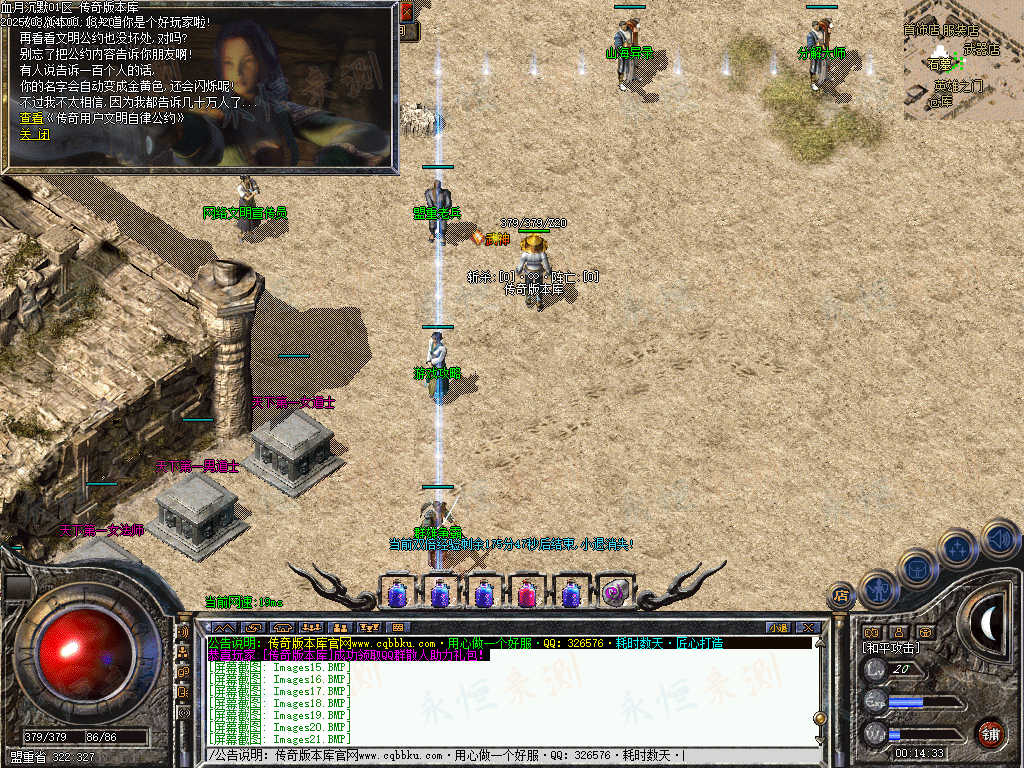Use the scroll item in the last belt slot

tap(615, 594)
